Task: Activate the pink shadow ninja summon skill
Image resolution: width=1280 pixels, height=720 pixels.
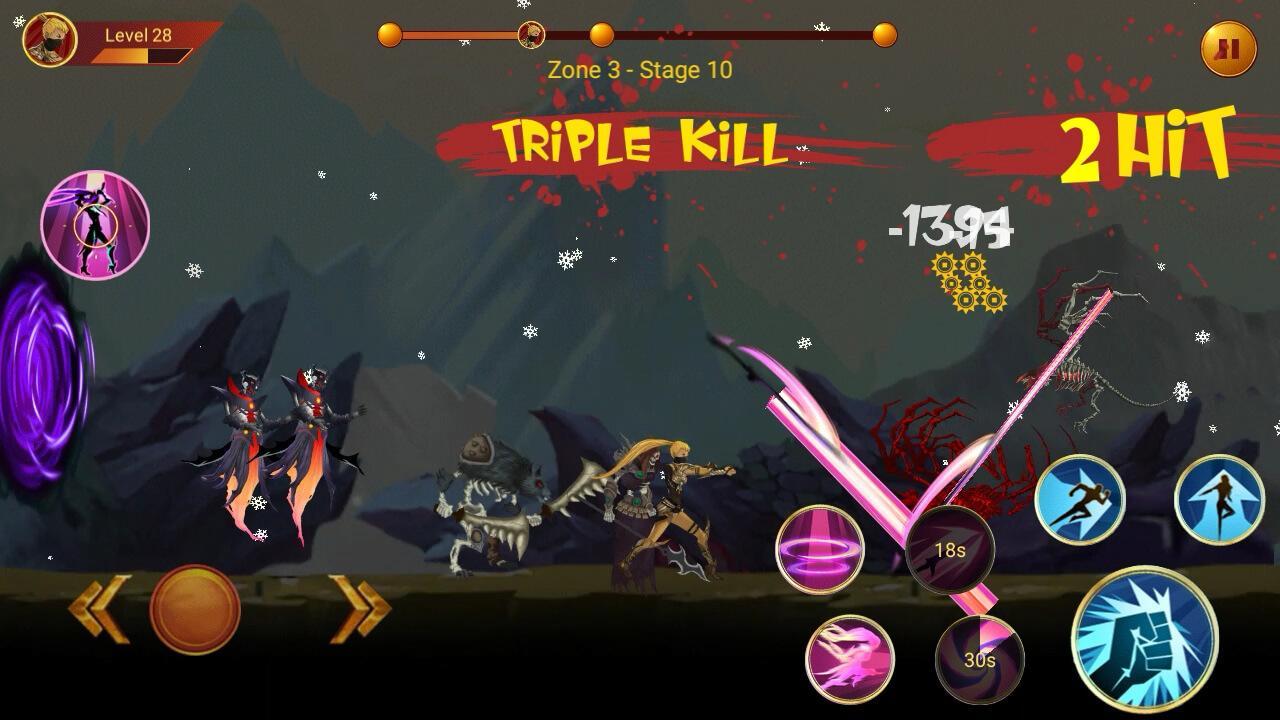Action: pyautogui.click(x=95, y=225)
